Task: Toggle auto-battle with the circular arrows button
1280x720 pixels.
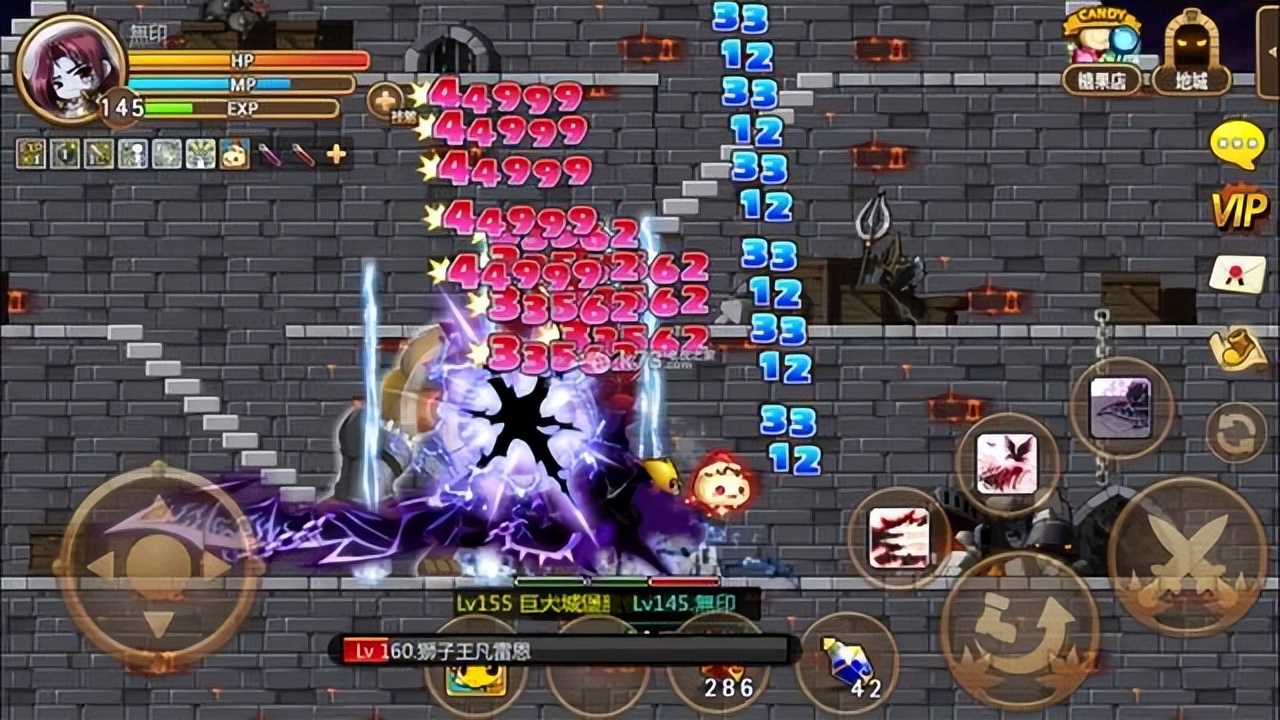Action: pos(1238,430)
